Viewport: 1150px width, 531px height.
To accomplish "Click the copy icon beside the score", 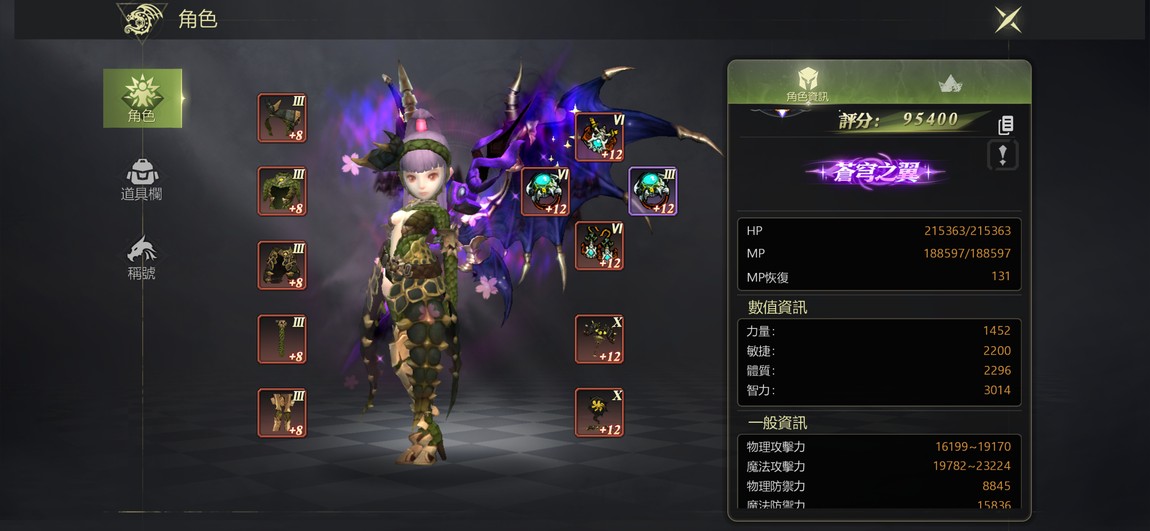I will (x=1006, y=125).
